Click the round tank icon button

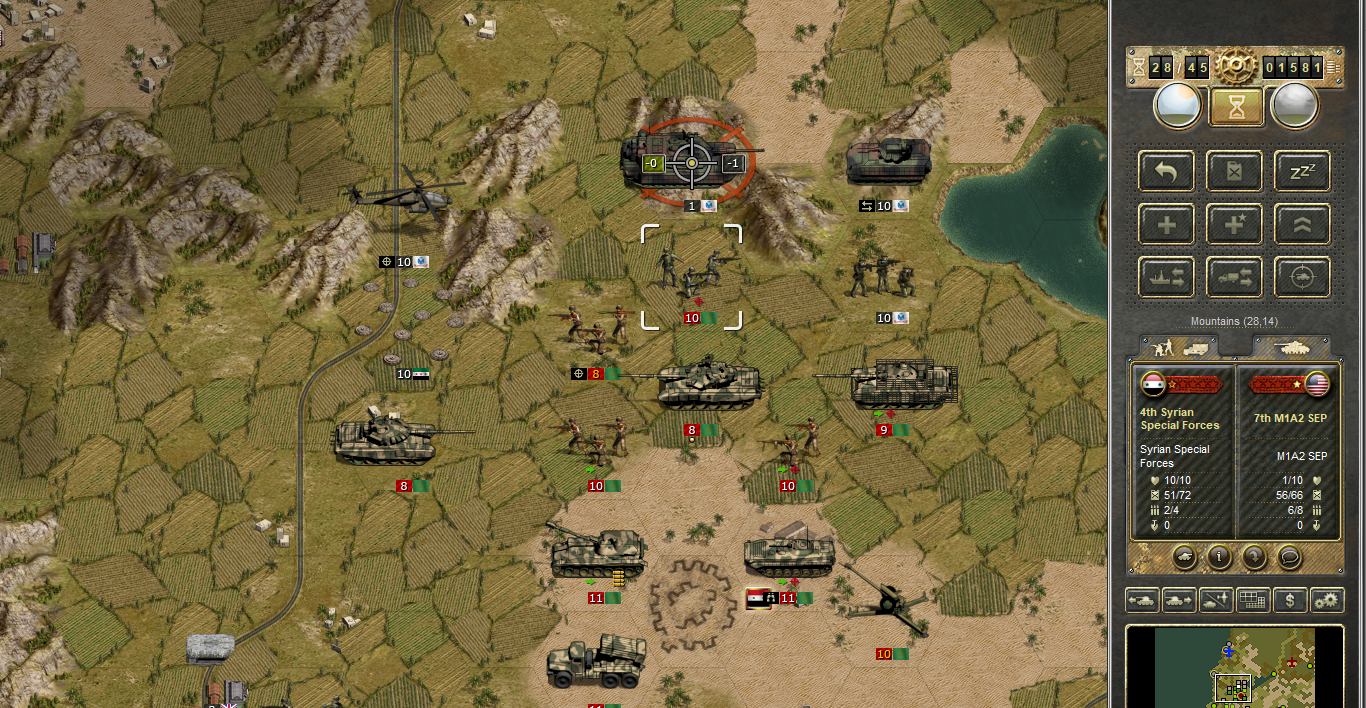tap(1182, 556)
